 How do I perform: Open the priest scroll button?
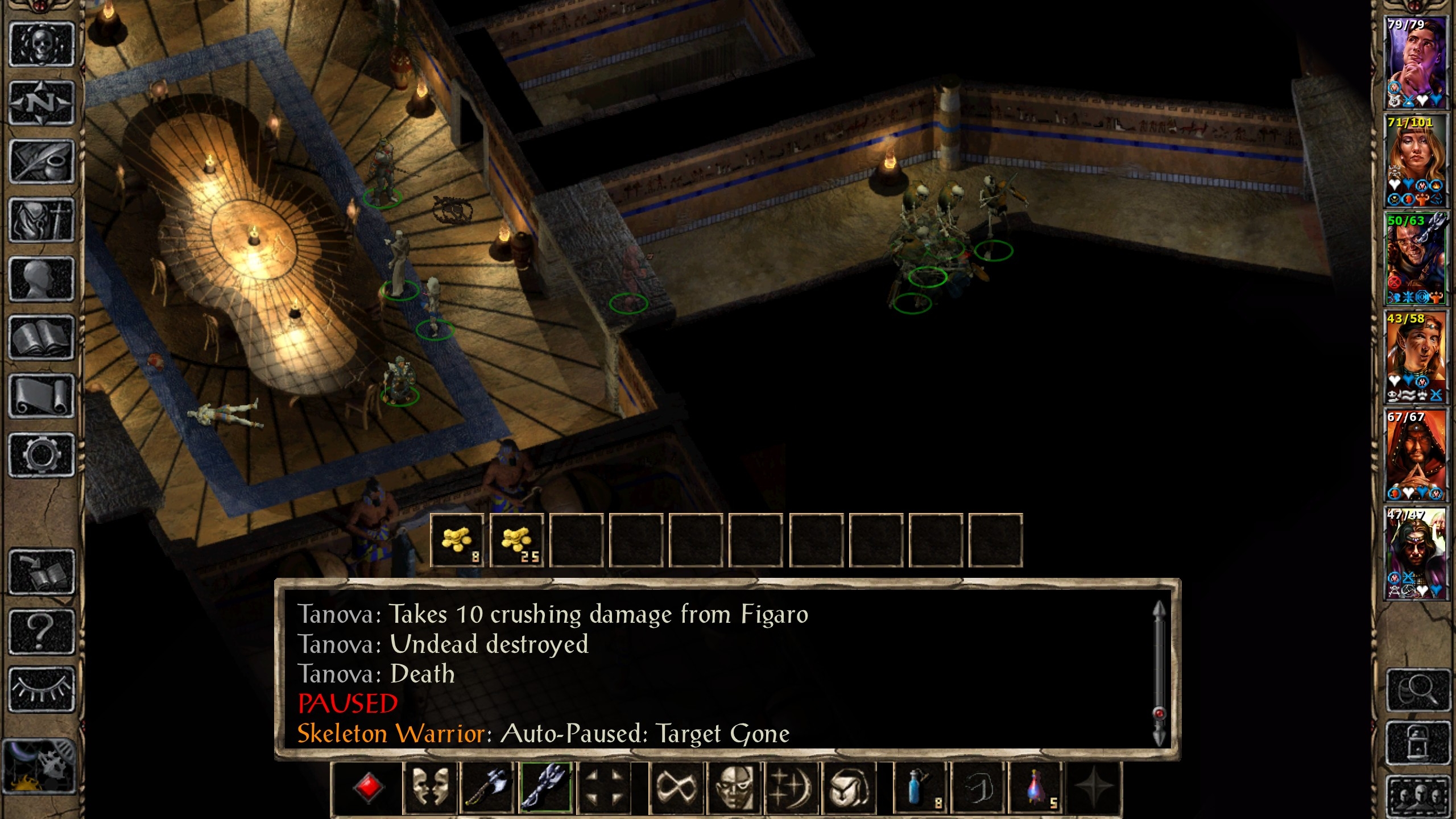[x=42, y=396]
